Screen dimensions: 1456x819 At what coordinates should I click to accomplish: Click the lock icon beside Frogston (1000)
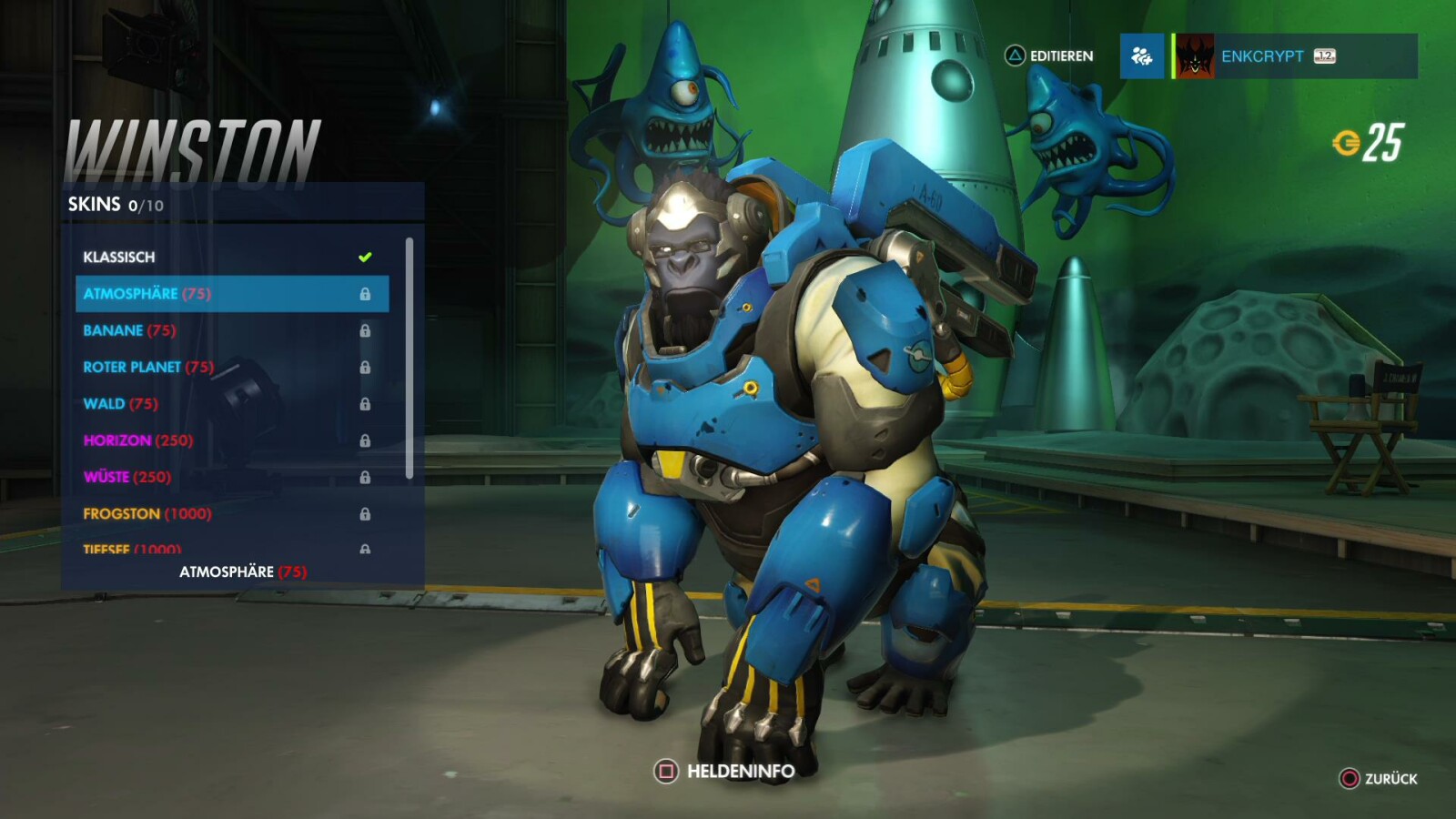pyautogui.click(x=366, y=513)
